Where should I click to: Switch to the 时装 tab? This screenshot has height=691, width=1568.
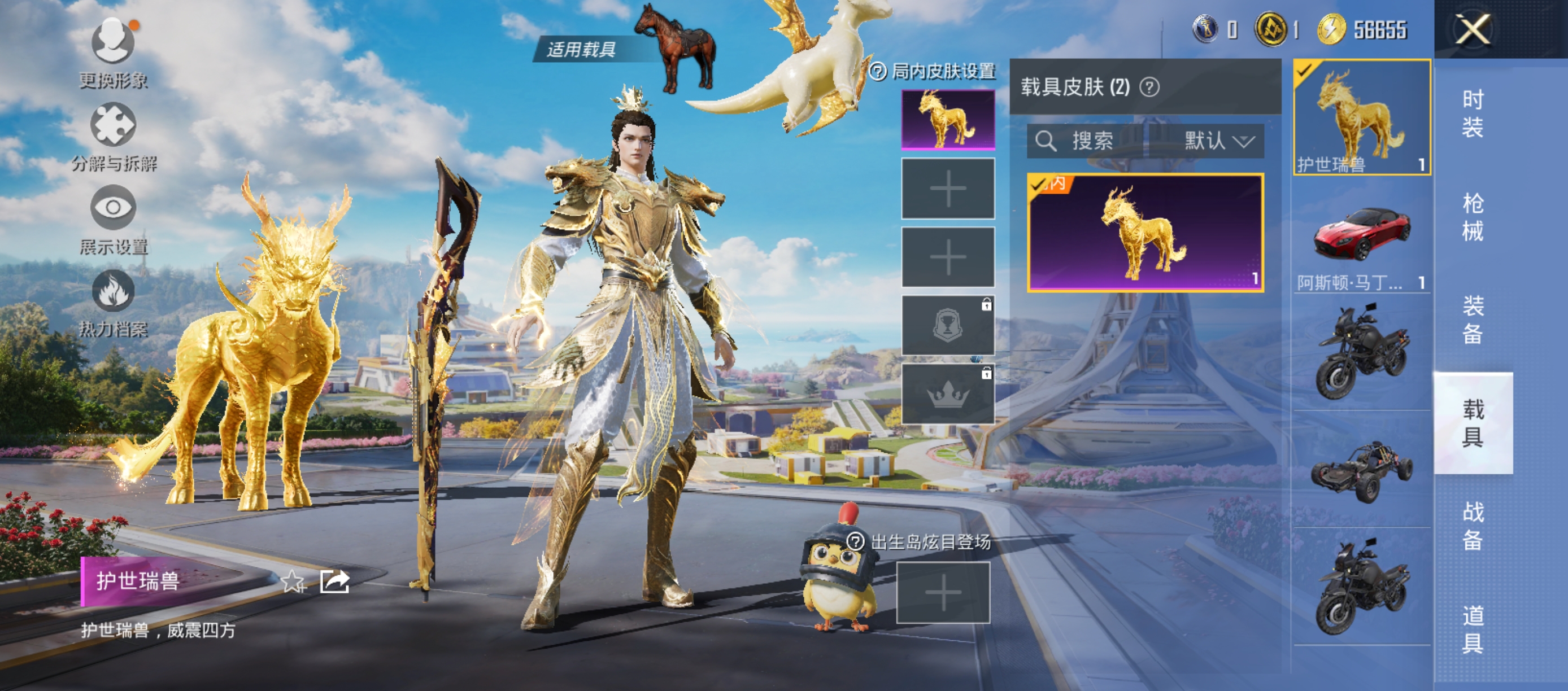1473,113
